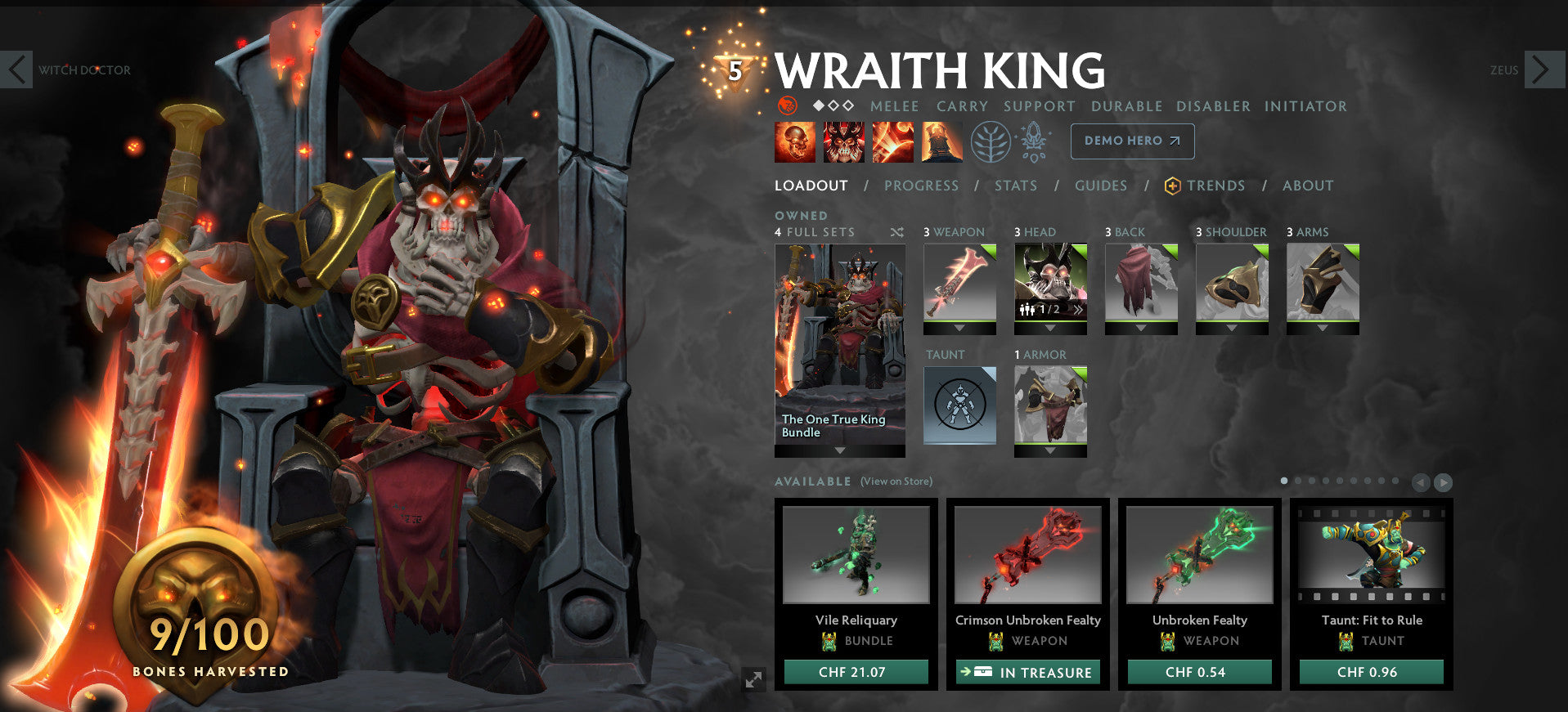The width and height of the screenshot is (1568, 712).
Task: Open the View on Store link
Action: 895,481
